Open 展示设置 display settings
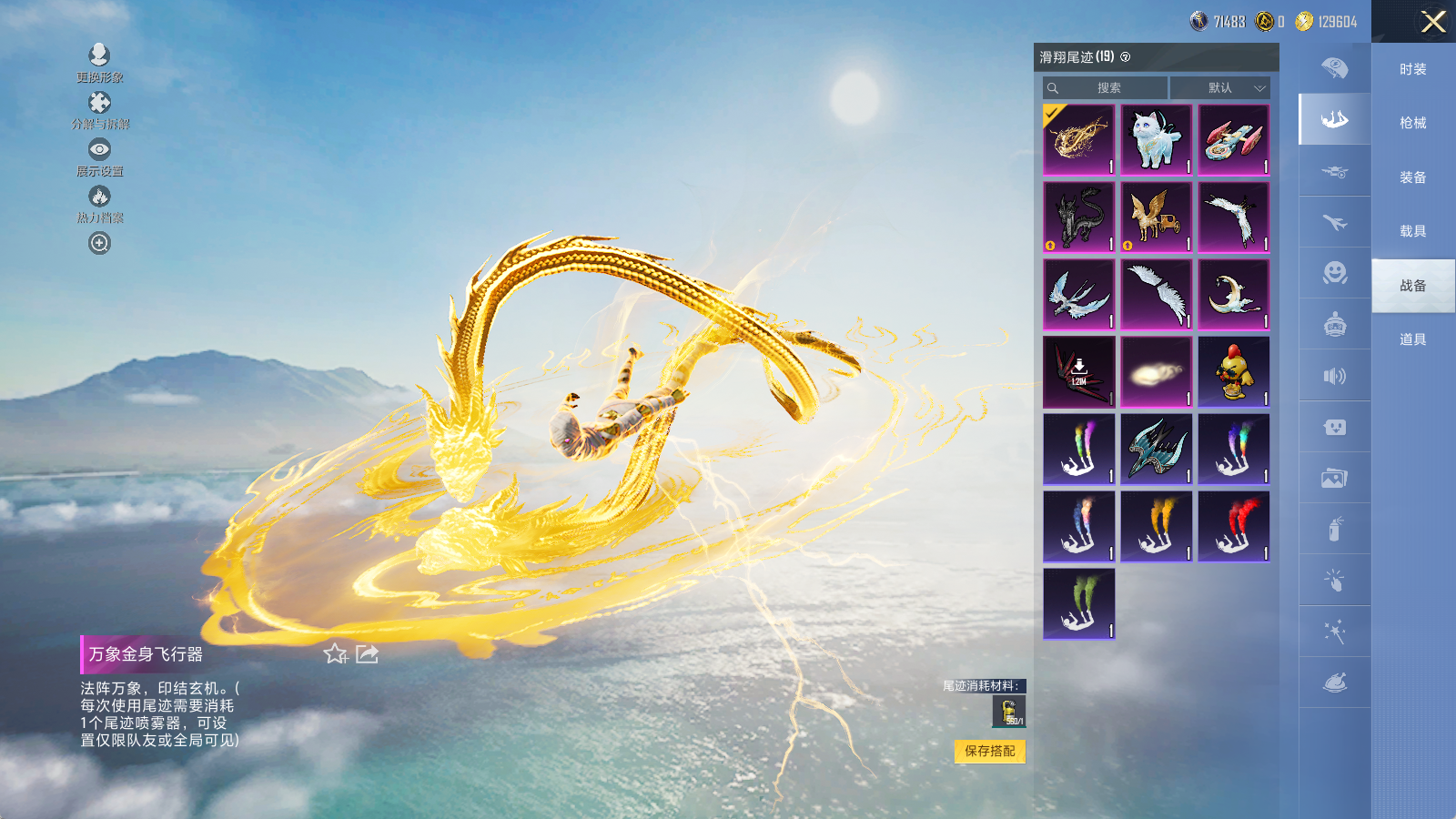Image resolution: width=1456 pixels, height=819 pixels. pyautogui.click(x=99, y=149)
